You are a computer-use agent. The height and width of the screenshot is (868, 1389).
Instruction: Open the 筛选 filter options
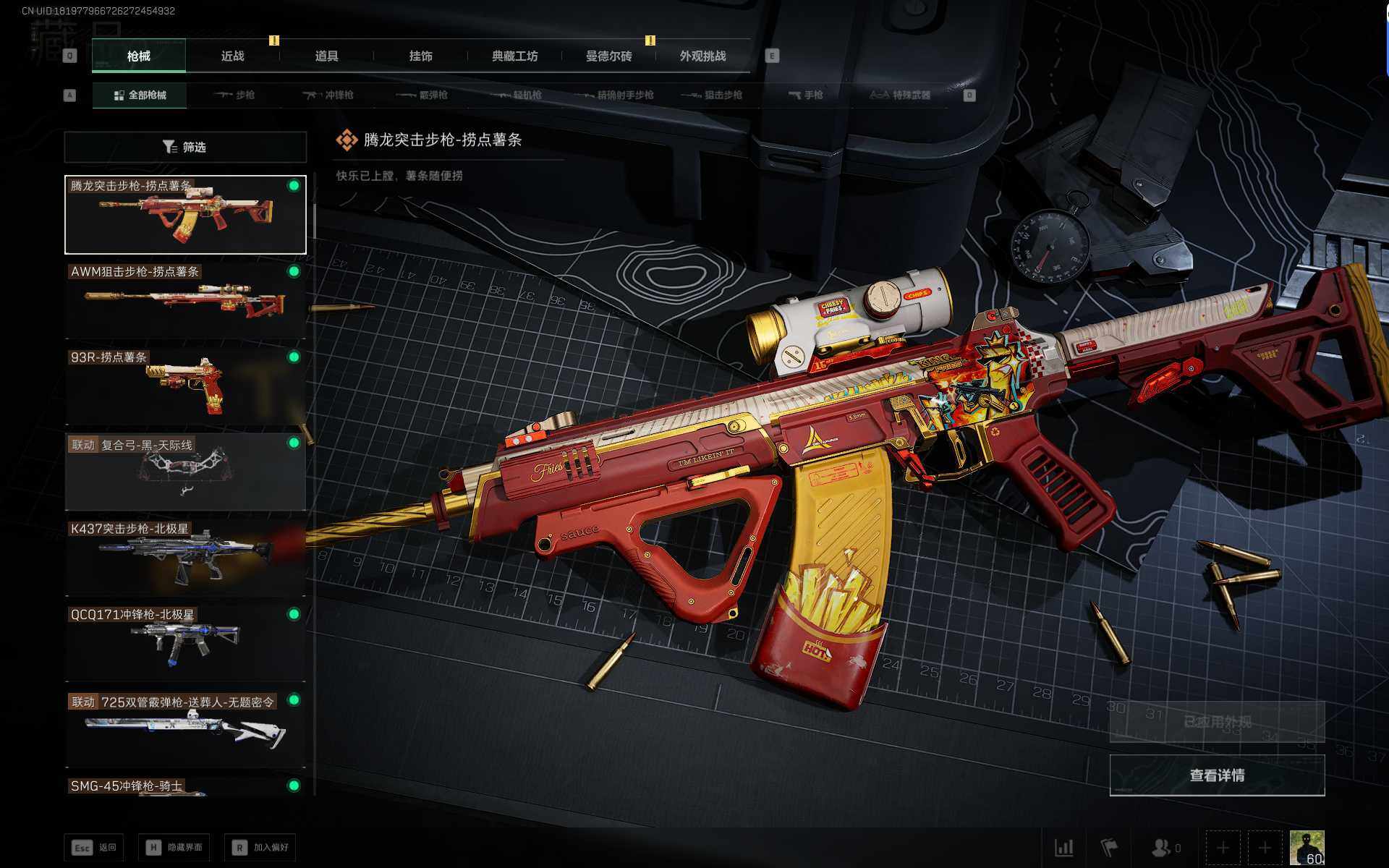point(185,148)
